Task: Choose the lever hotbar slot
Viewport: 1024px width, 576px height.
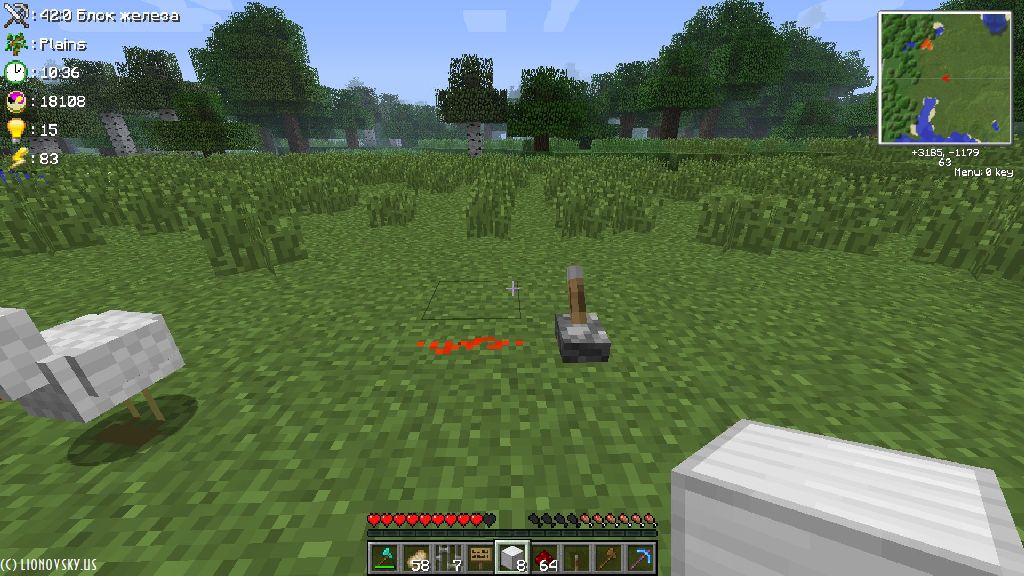Action: point(576,557)
